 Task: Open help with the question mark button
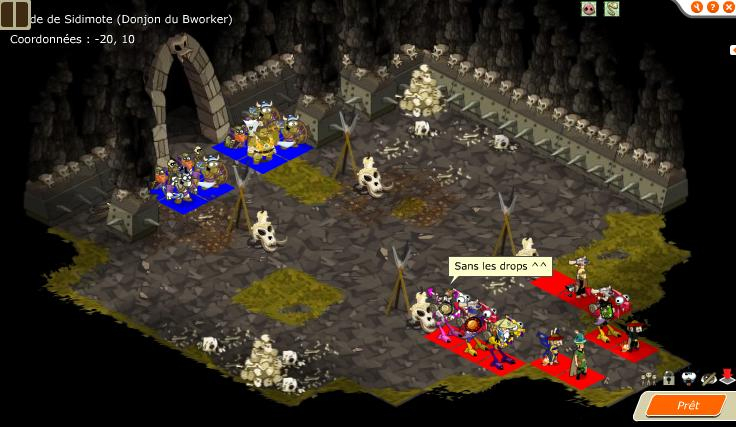712,8
